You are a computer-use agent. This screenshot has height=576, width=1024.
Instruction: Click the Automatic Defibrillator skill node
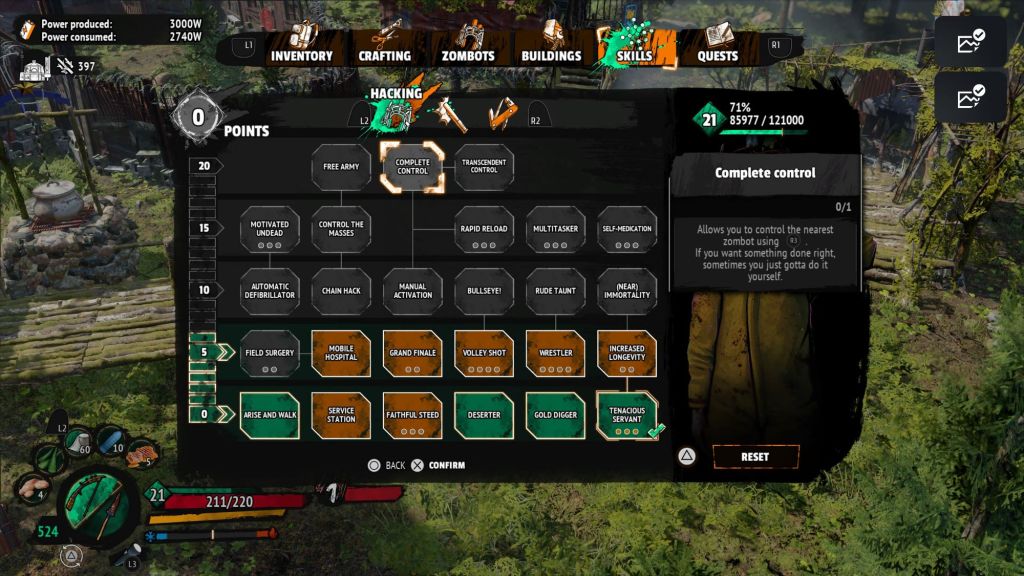click(269, 291)
